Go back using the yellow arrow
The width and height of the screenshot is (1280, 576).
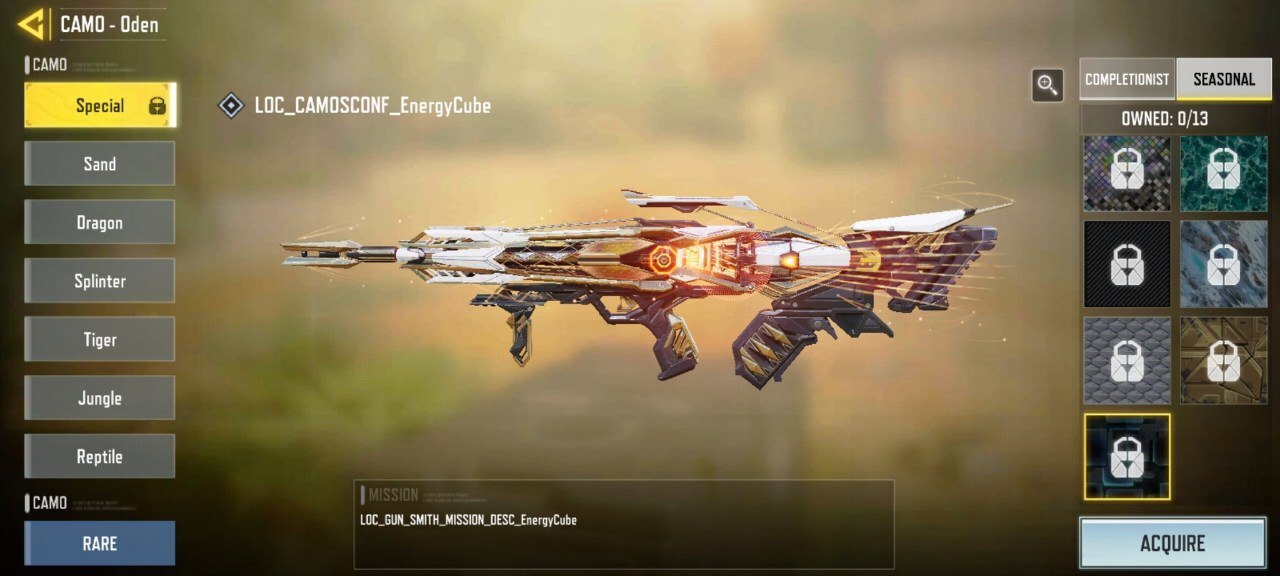(x=33, y=23)
